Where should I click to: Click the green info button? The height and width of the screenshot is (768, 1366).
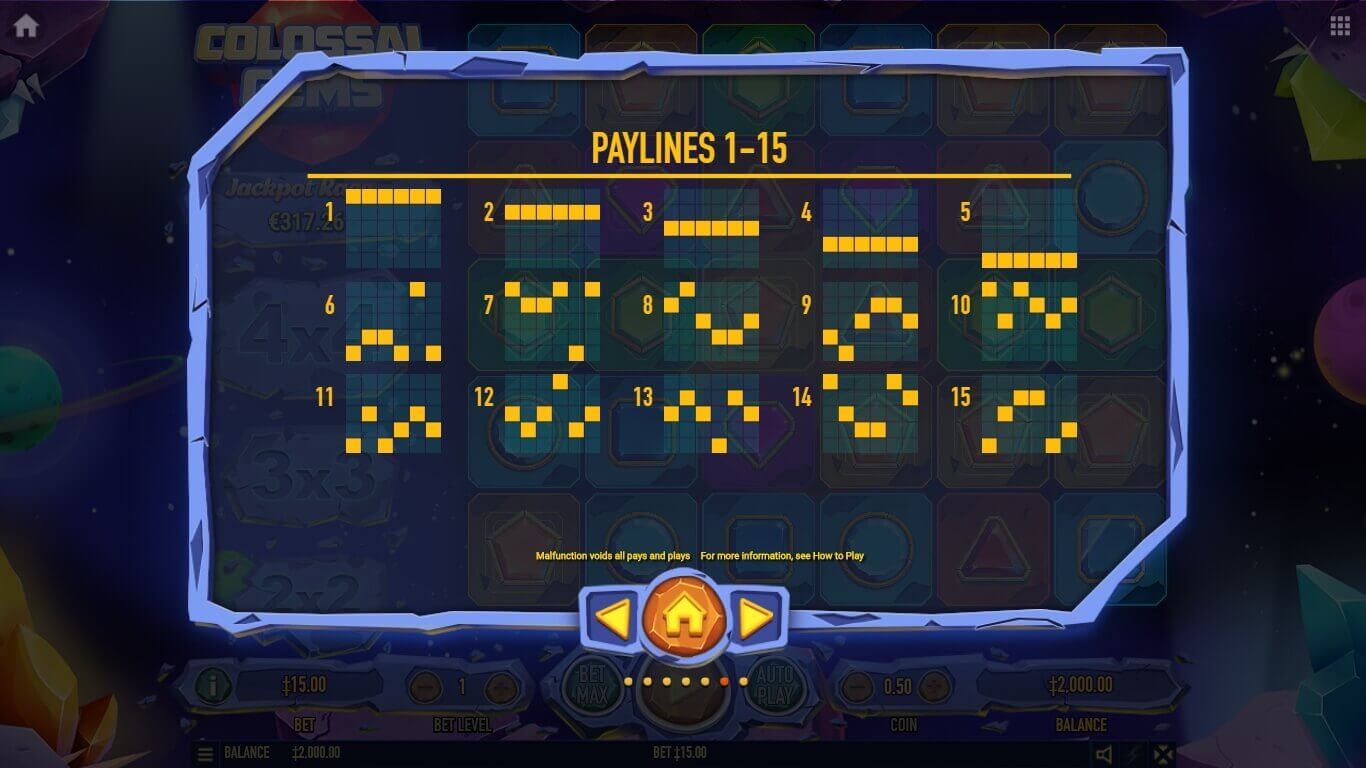[x=213, y=686]
